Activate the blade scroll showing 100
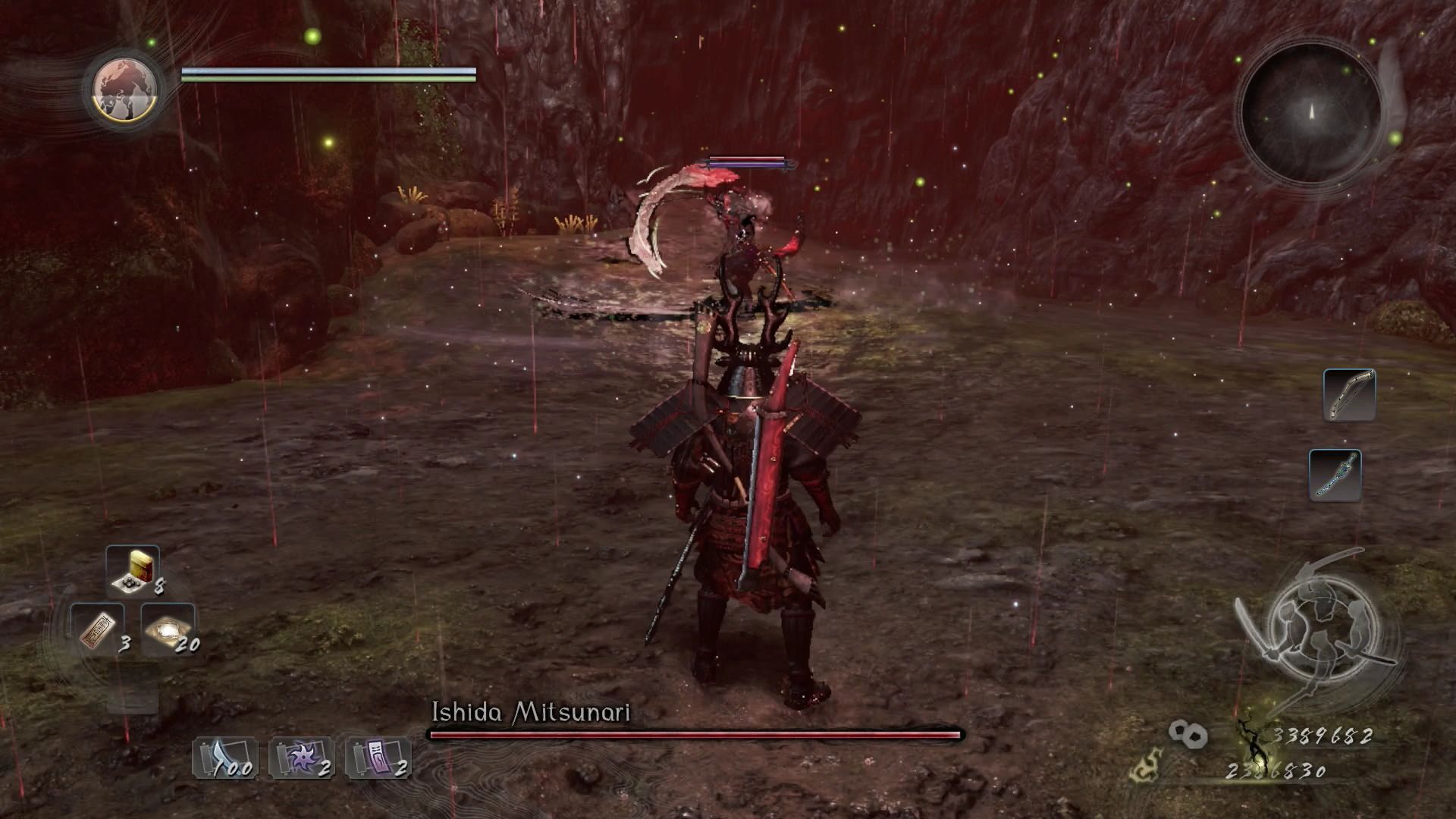Image resolution: width=1456 pixels, height=819 pixels. point(222,758)
